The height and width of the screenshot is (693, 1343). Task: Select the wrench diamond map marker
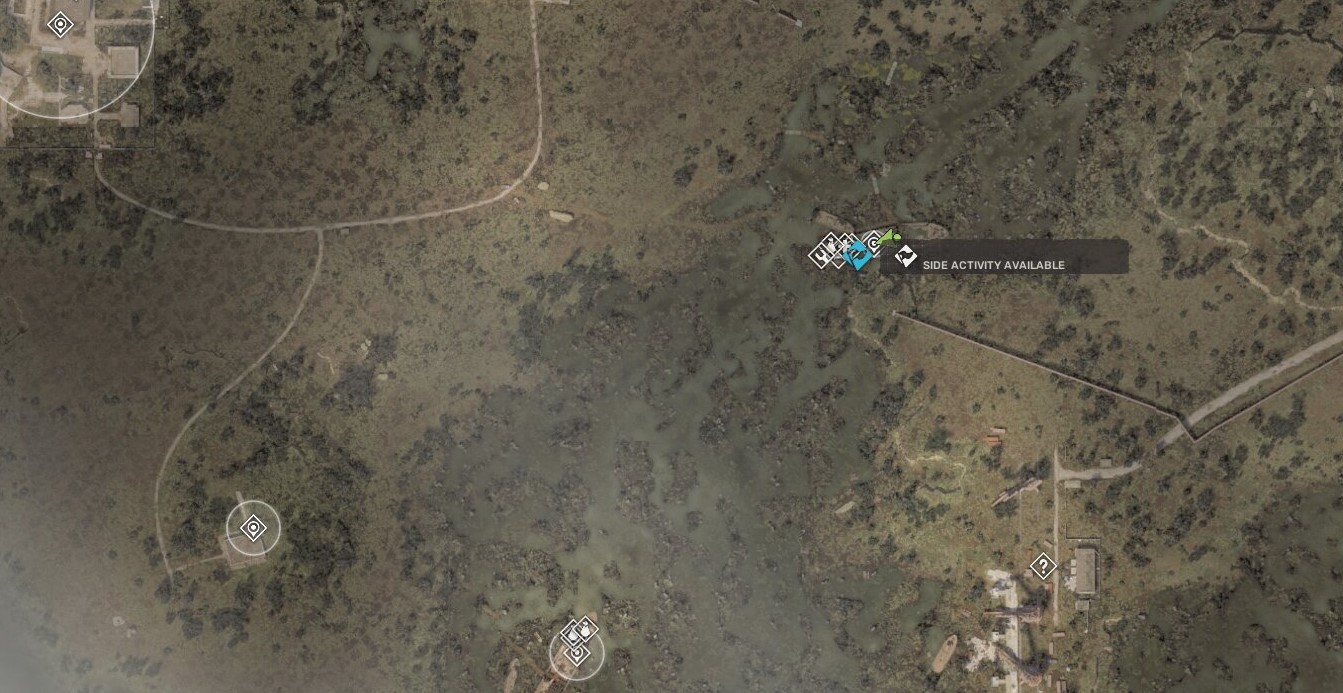pos(821,256)
